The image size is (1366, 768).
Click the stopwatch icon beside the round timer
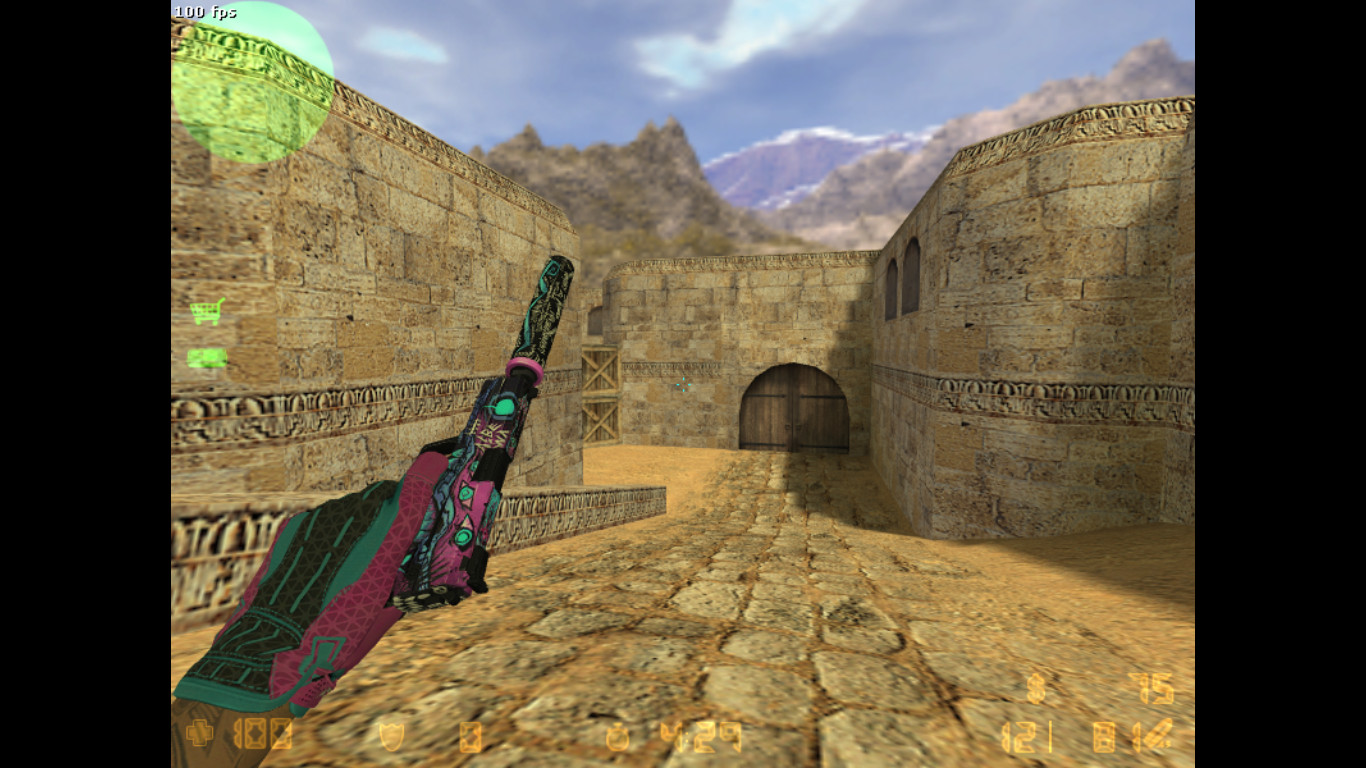coord(616,737)
